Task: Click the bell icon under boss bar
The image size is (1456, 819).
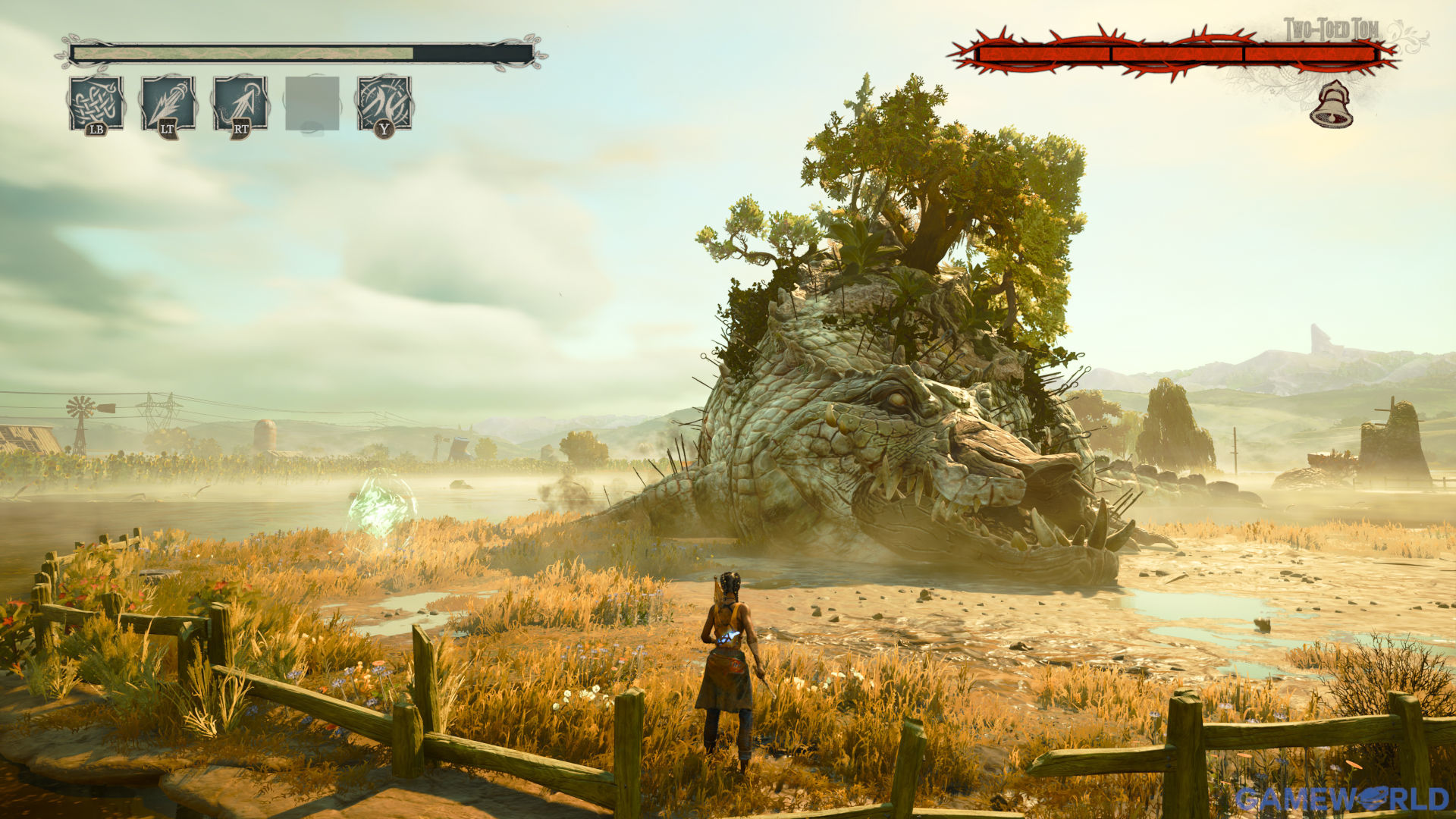Action: point(1331,105)
